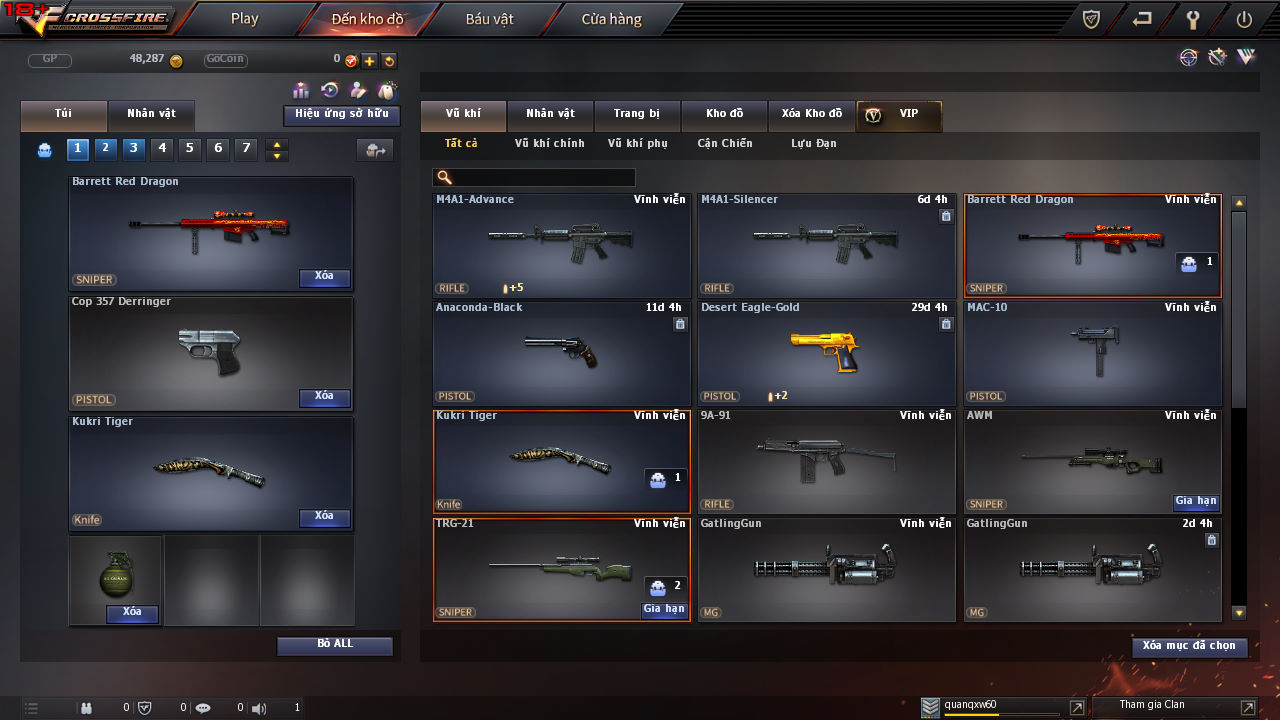1280x720 pixels.
Task: Extend the AWM with Gia hạn
Action: click(x=1195, y=502)
